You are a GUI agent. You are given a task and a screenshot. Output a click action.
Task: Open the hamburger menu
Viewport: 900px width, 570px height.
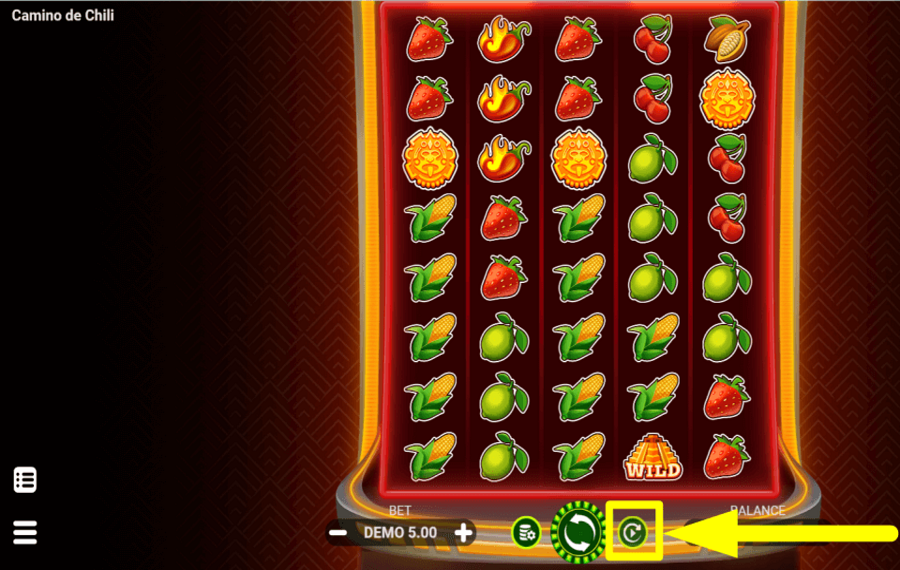click(25, 531)
